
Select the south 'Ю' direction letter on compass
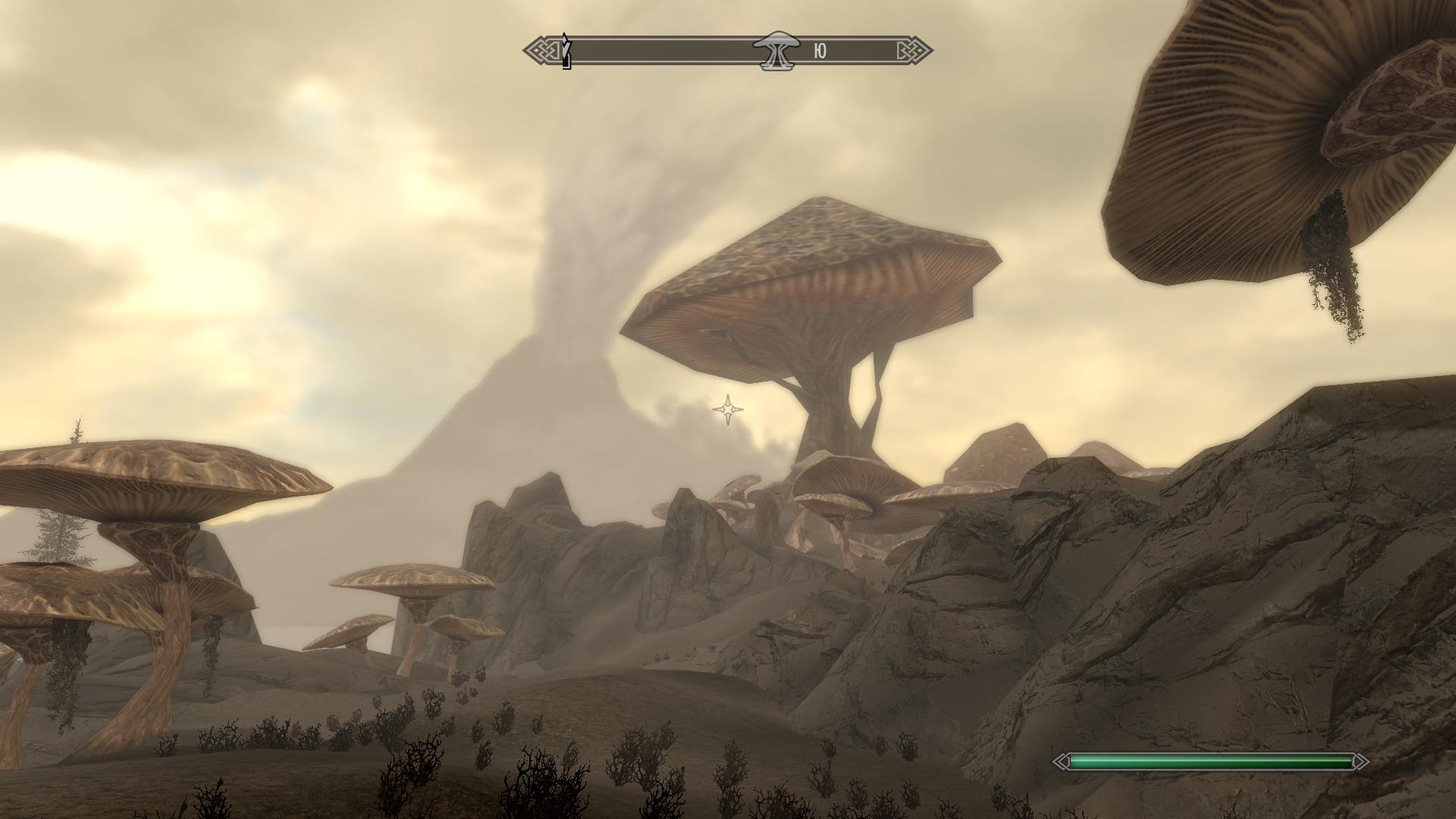pyautogui.click(x=820, y=51)
